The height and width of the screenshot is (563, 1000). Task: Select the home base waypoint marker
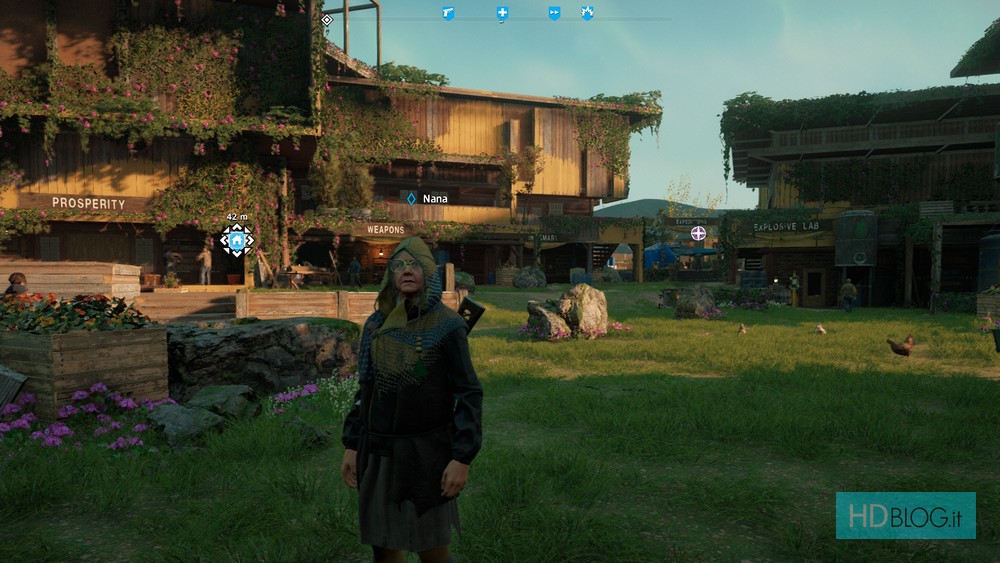coord(237,240)
